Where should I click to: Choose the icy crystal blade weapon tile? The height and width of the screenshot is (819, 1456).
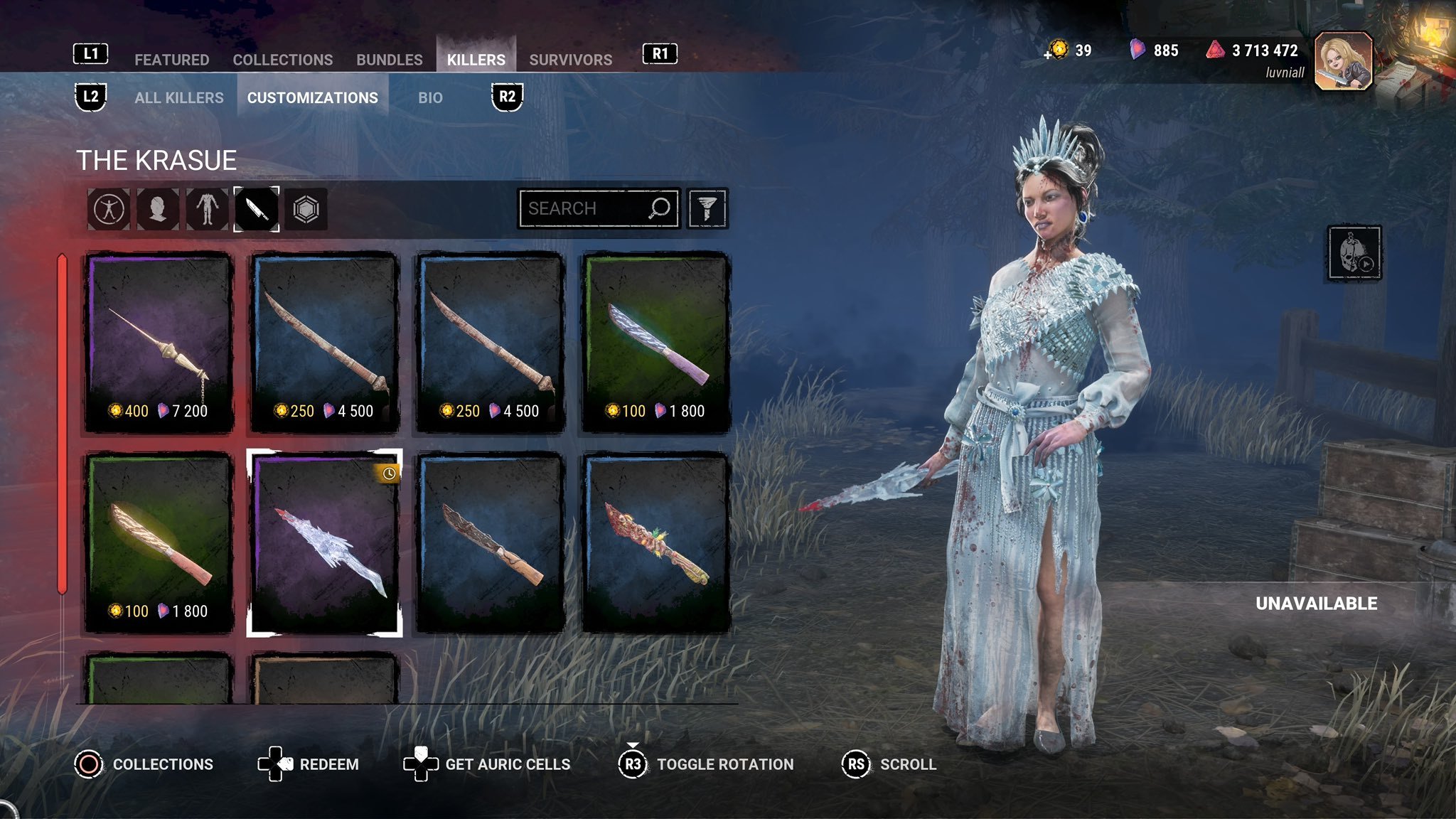(x=324, y=542)
